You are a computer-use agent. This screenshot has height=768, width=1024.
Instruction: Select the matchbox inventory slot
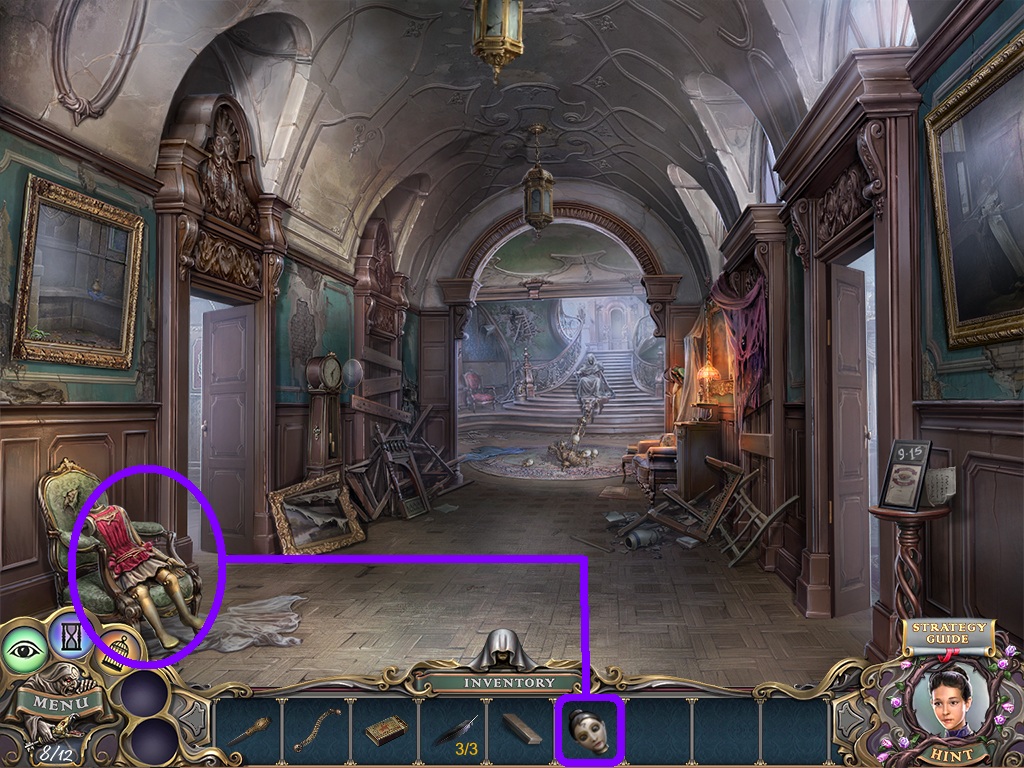pos(385,732)
